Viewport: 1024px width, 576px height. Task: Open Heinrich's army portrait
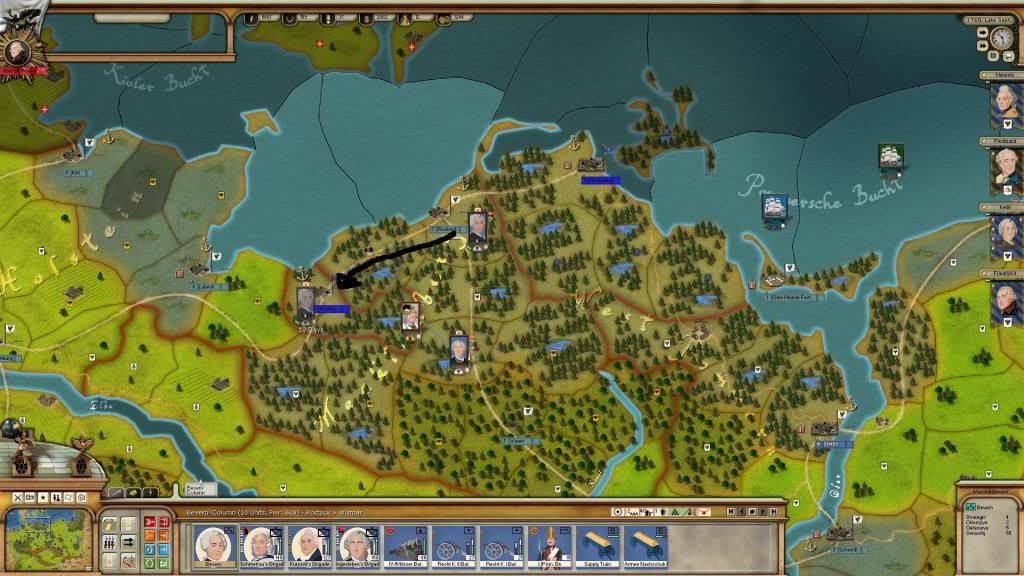tap(1005, 103)
